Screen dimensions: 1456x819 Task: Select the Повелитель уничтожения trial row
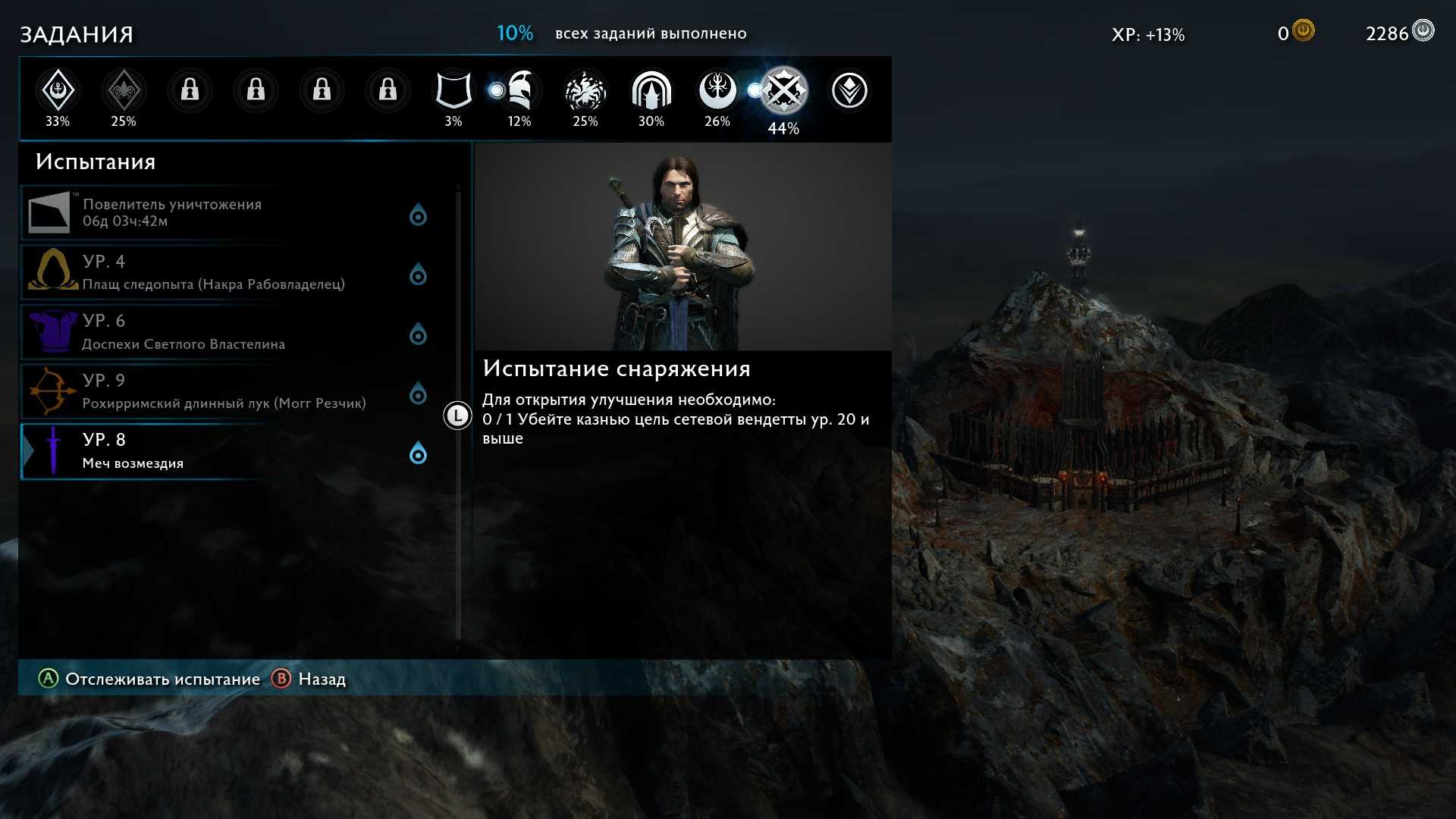(x=227, y=213)
